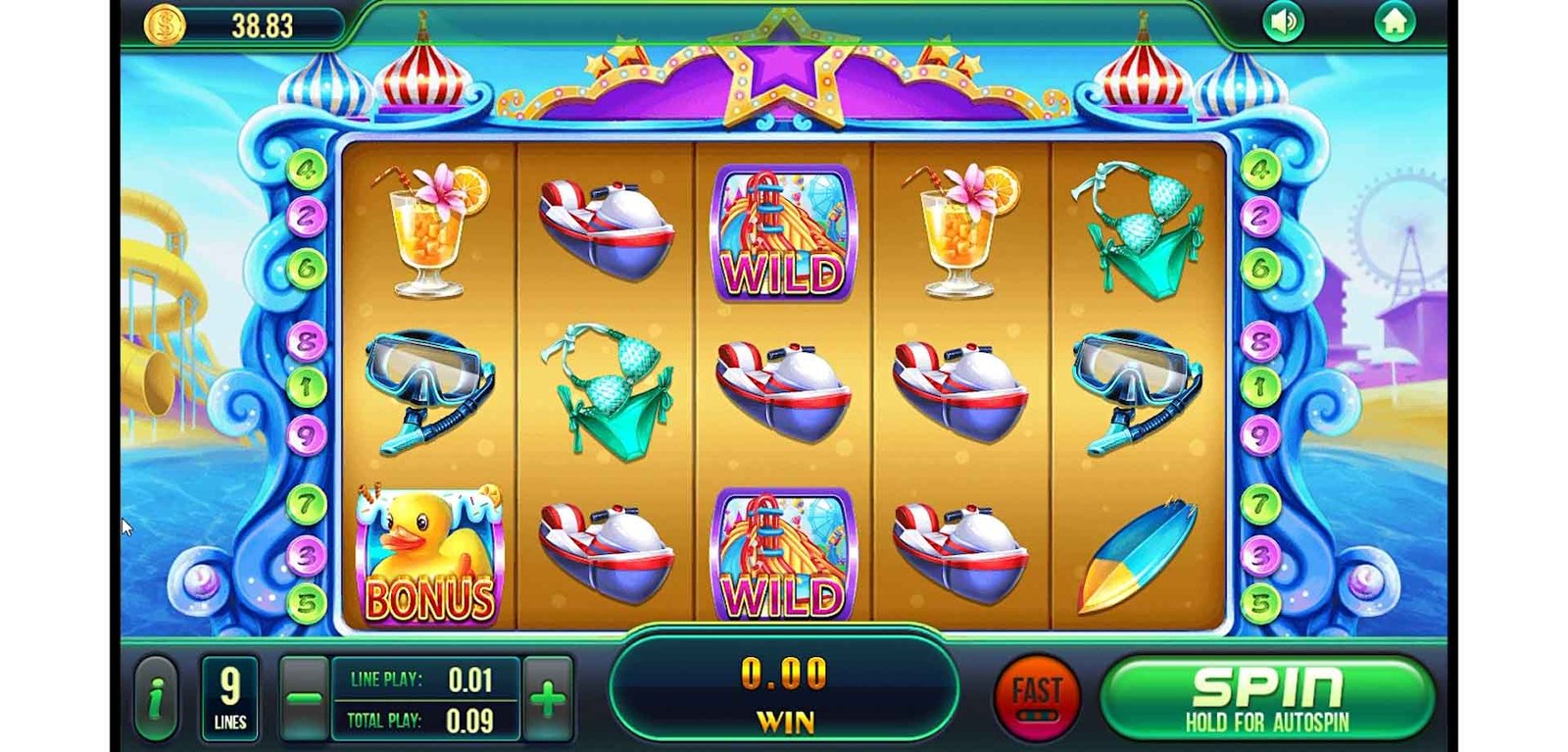Open the green info paytable button

pyautogui.click(x=155, y=698)
